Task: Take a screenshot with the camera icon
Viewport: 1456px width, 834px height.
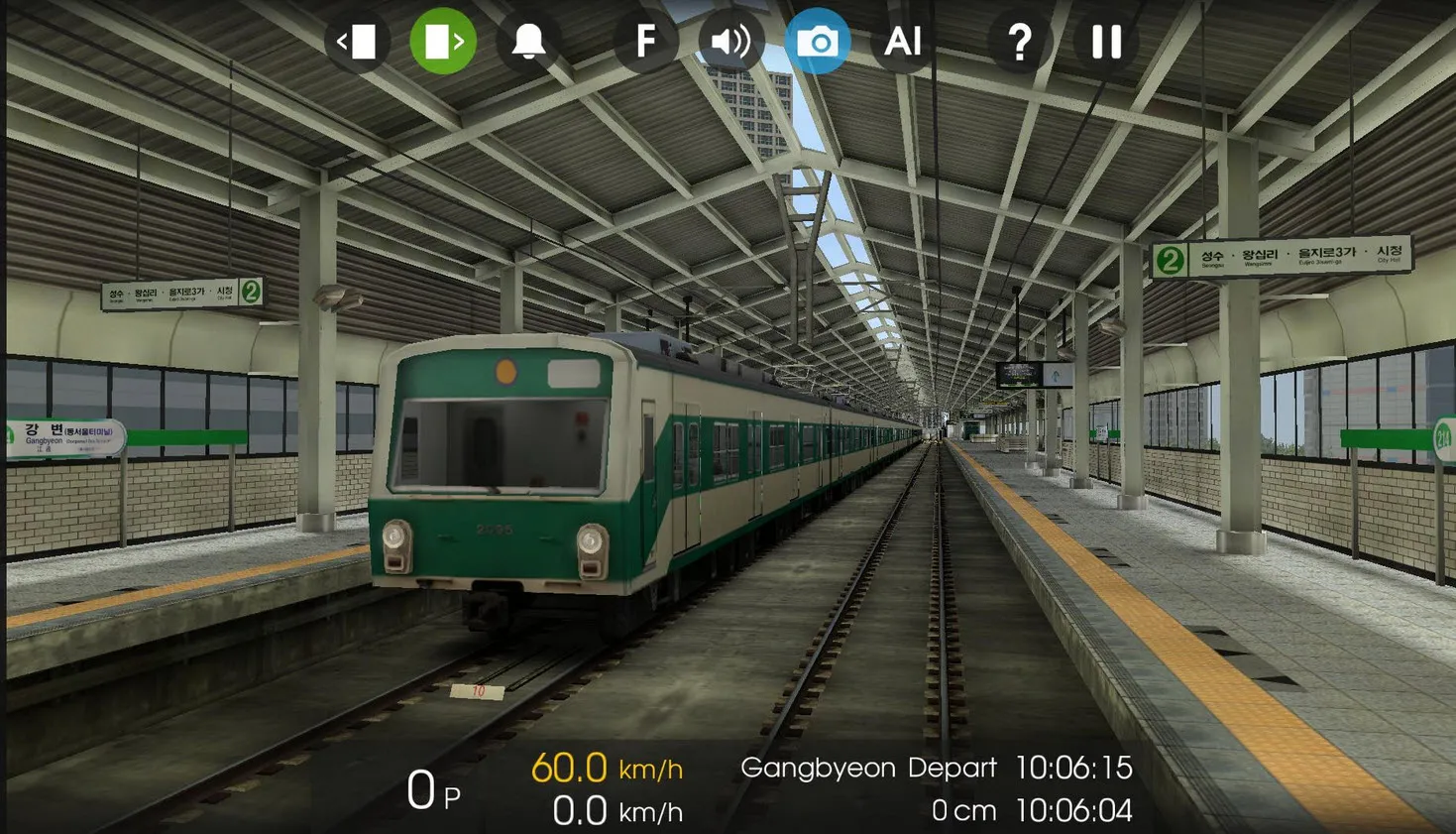Action: tap(818, 42)
